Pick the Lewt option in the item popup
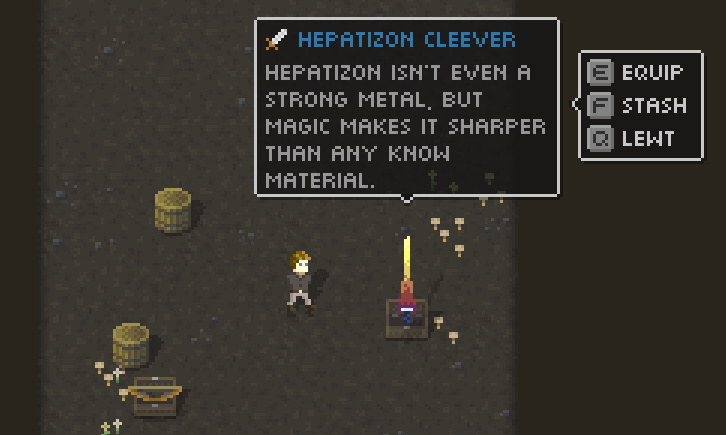This screenshot has width=726, height=435. pyautogui.click(x=636, y=138)
